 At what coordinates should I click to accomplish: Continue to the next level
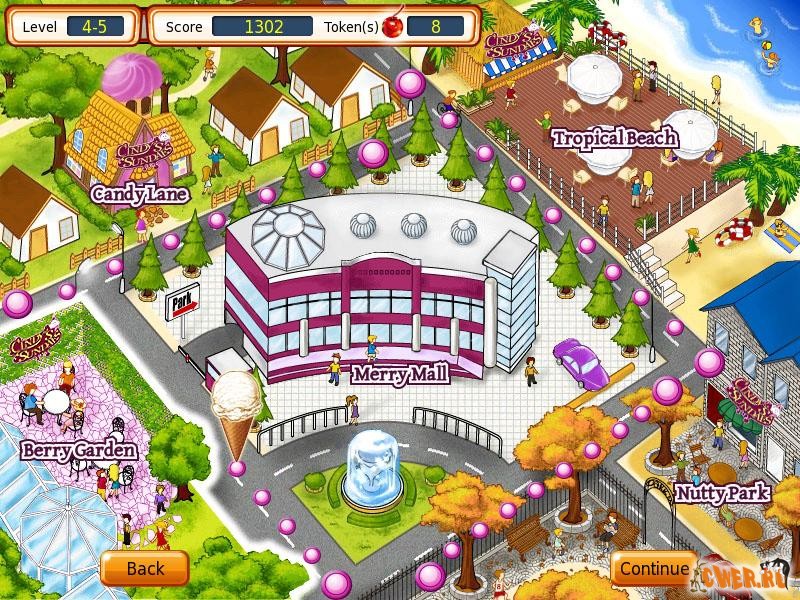(x=653, y=569)
